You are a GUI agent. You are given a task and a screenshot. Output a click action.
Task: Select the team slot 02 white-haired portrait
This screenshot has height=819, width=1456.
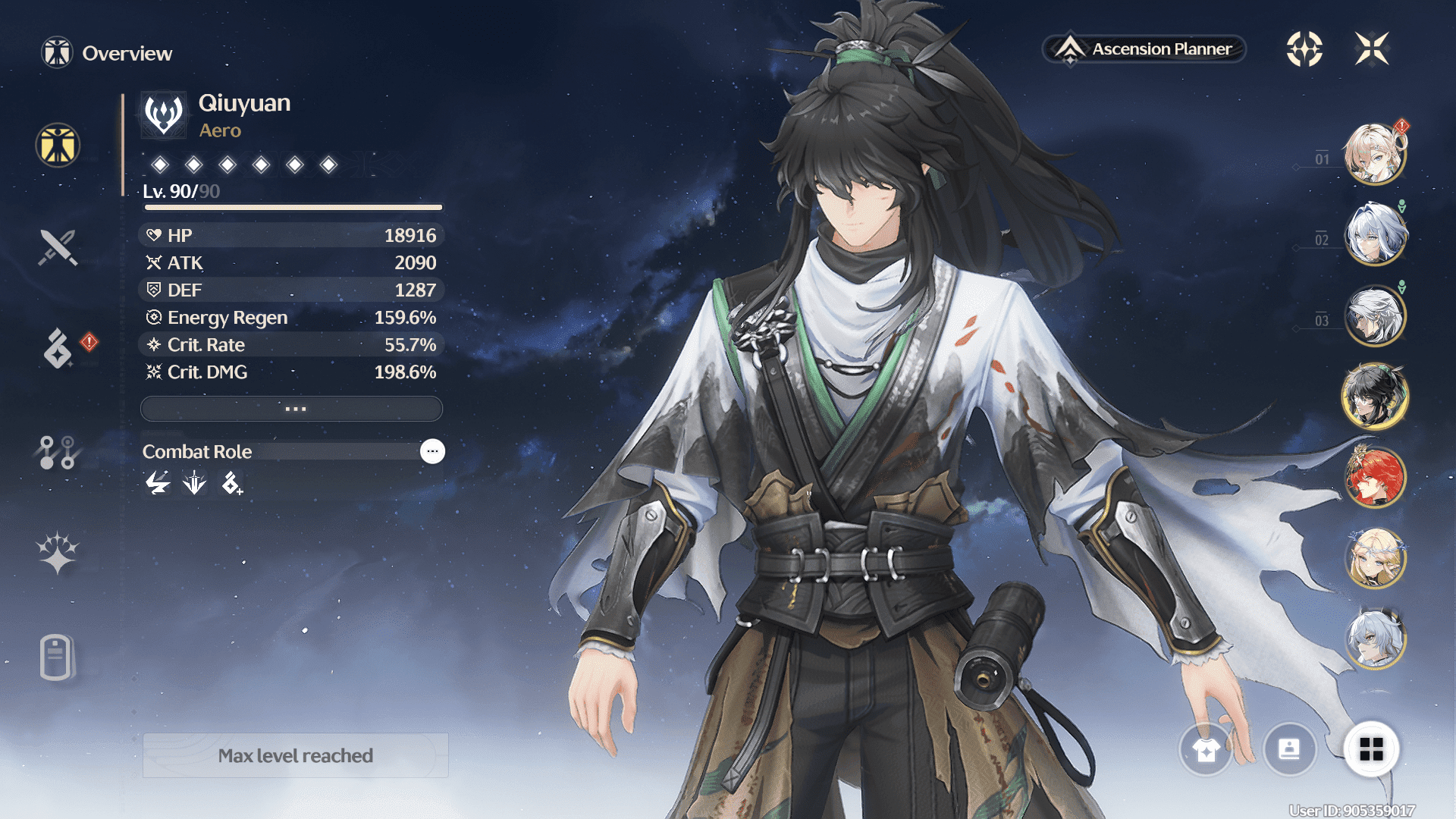pyautogui.click(x=1374, y=235)
